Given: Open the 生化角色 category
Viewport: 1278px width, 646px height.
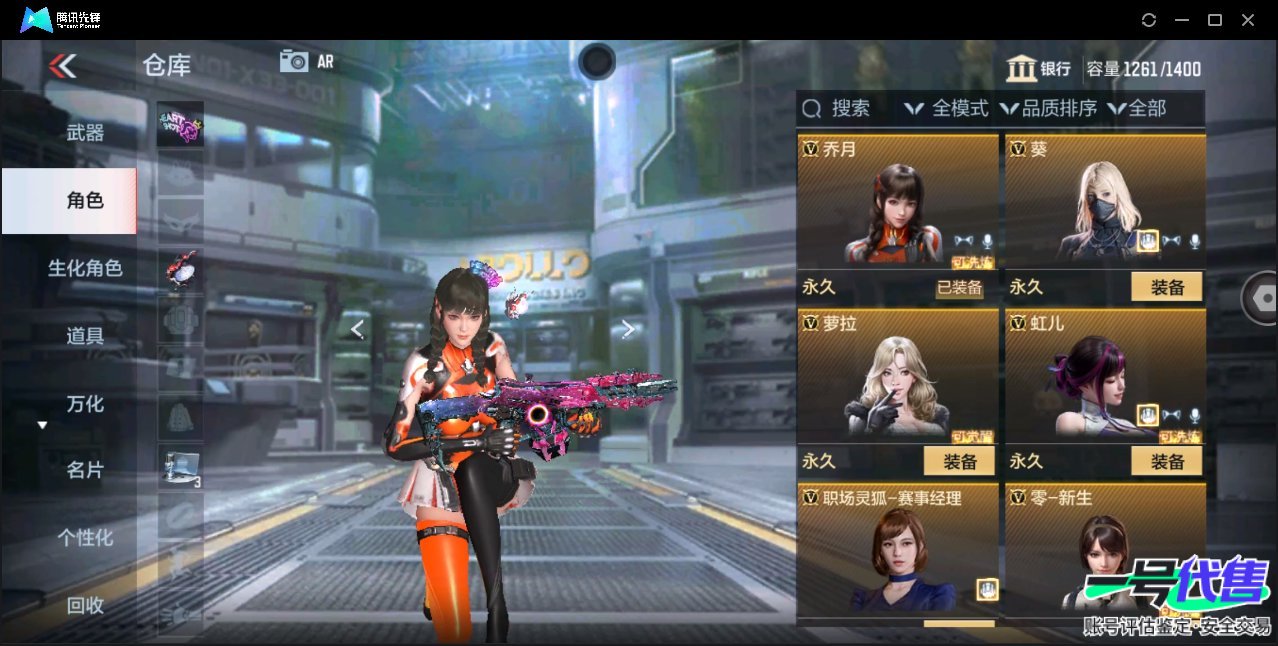Looking at the screenshot, I should 85,268.
